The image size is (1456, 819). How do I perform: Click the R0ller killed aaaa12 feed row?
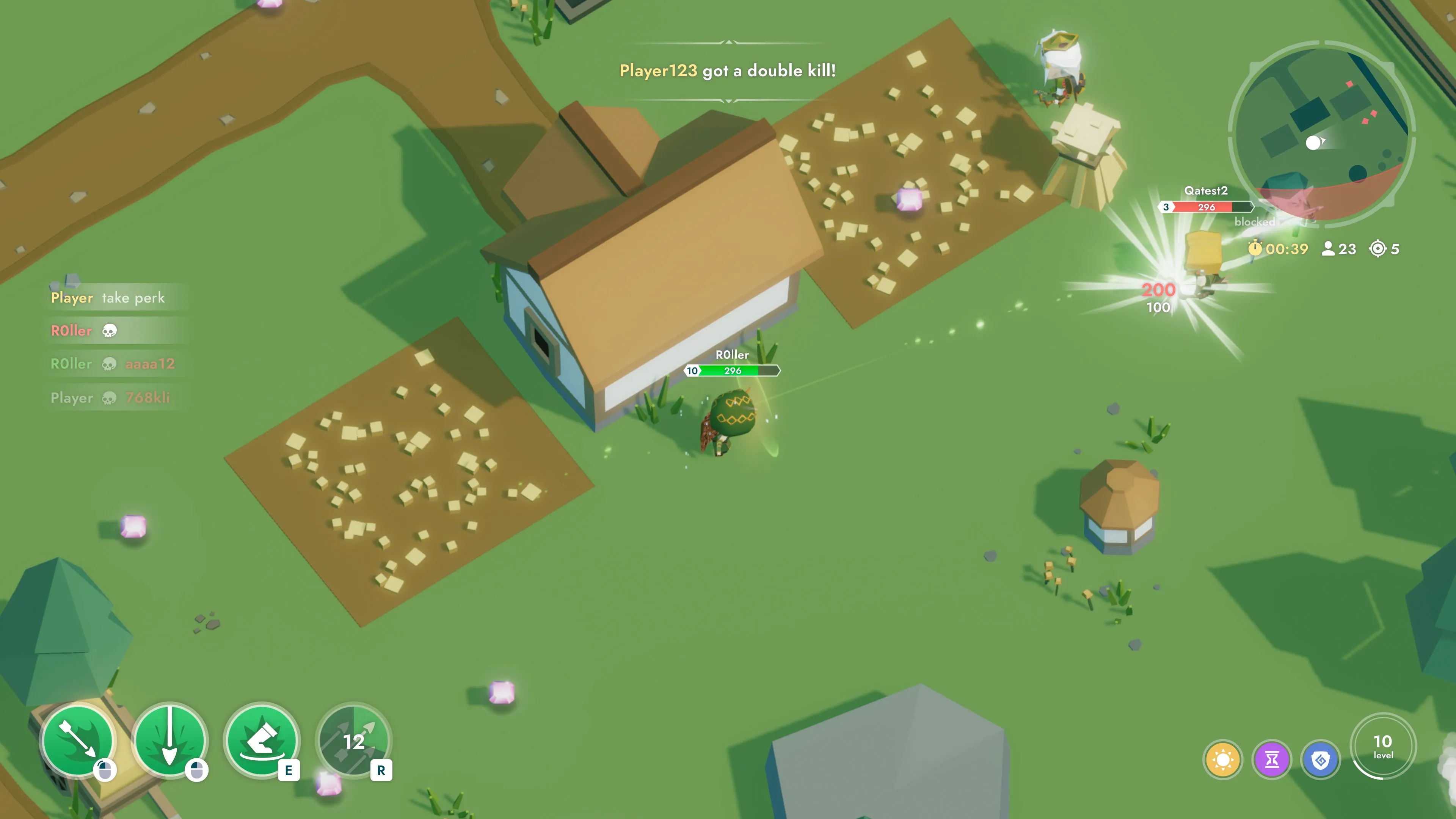click(x=113, y=364)
